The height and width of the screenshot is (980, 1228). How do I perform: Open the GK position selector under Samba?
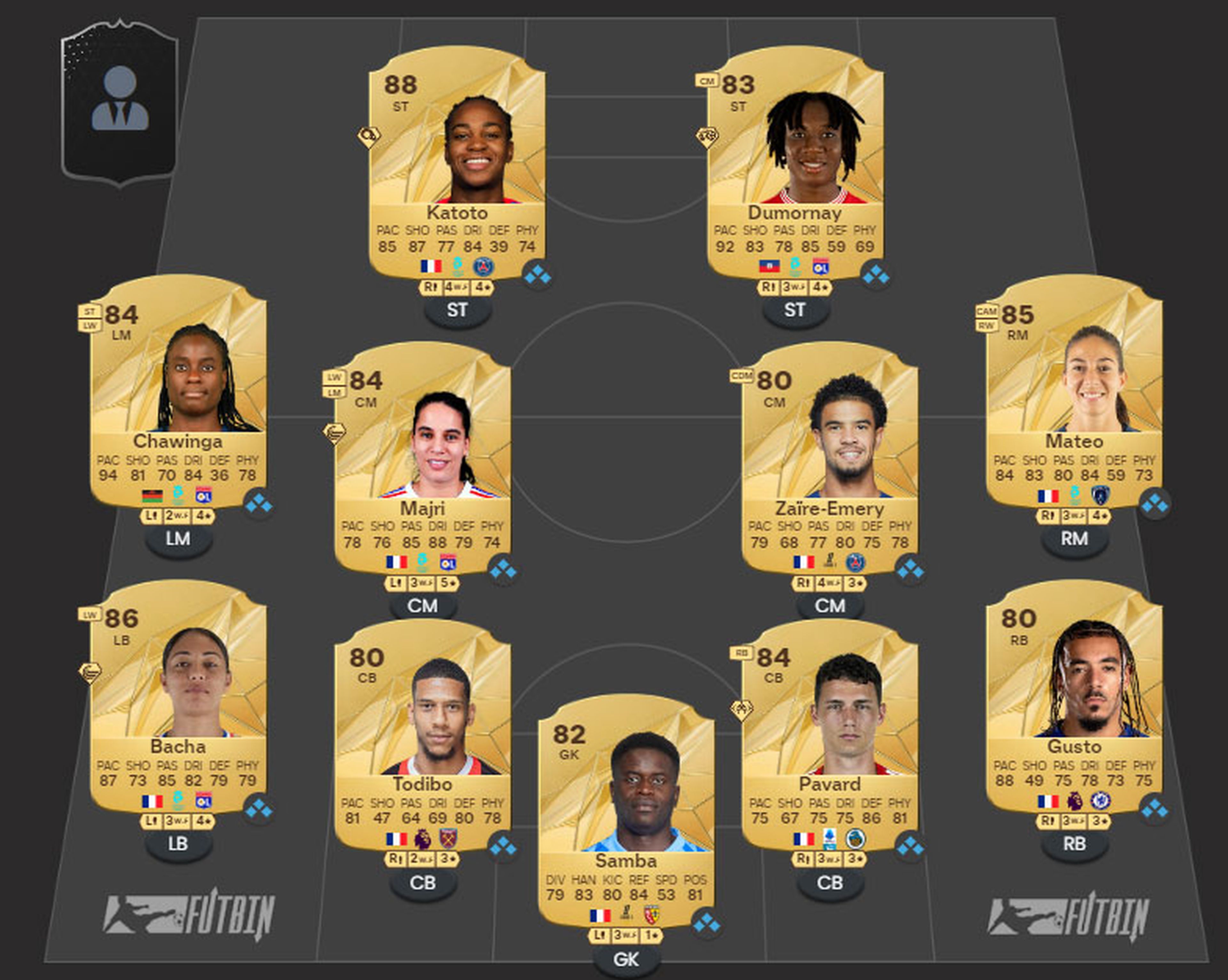(626, 960)
